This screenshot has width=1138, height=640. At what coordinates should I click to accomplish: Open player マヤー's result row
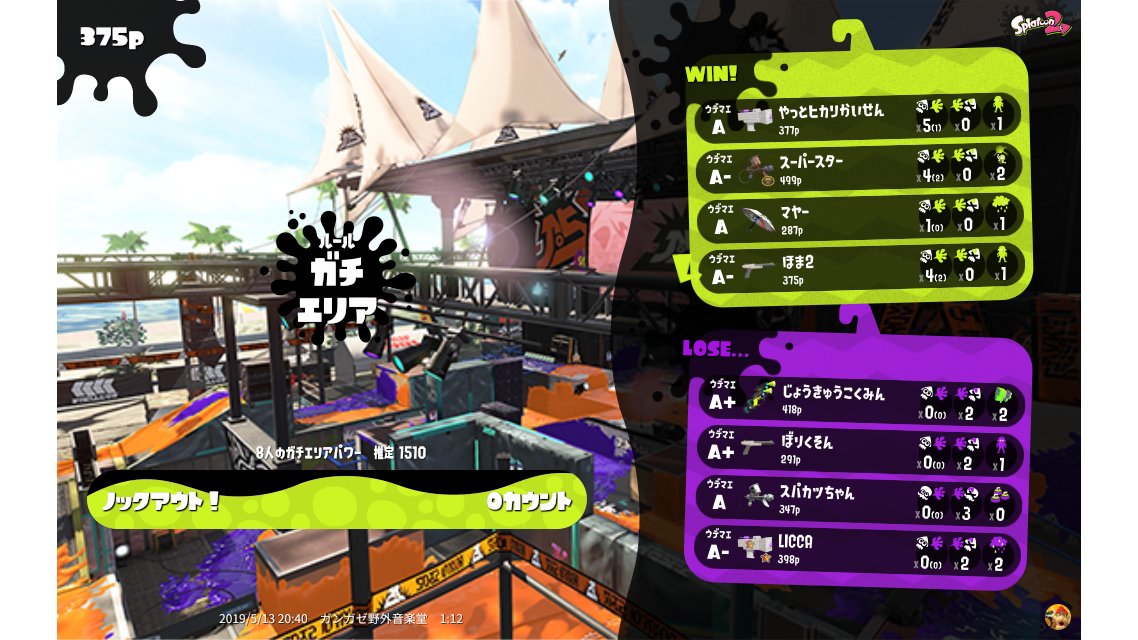click(x=860, y=217)
